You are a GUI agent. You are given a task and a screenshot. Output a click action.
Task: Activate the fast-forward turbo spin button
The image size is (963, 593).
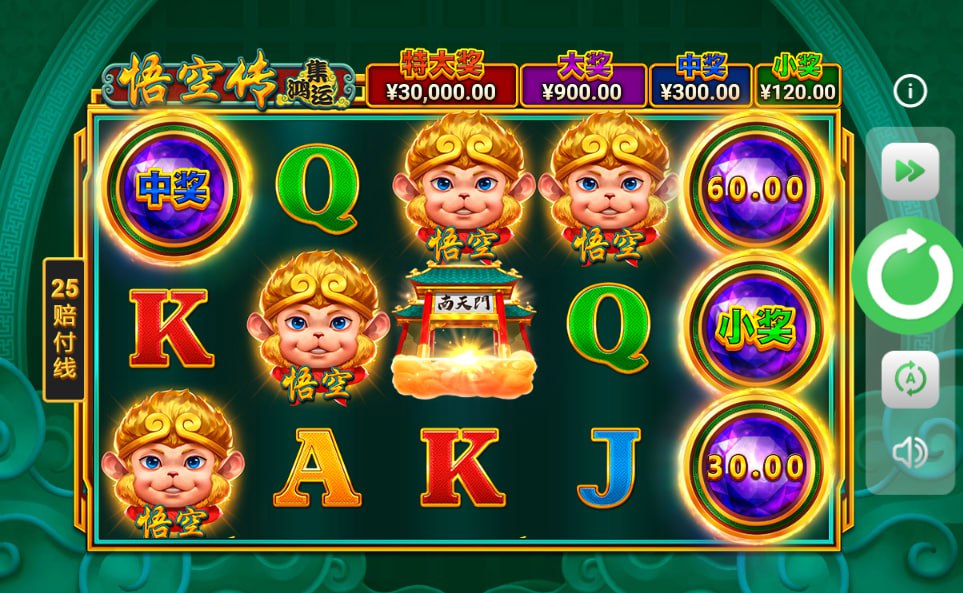(x=910, y=171)
